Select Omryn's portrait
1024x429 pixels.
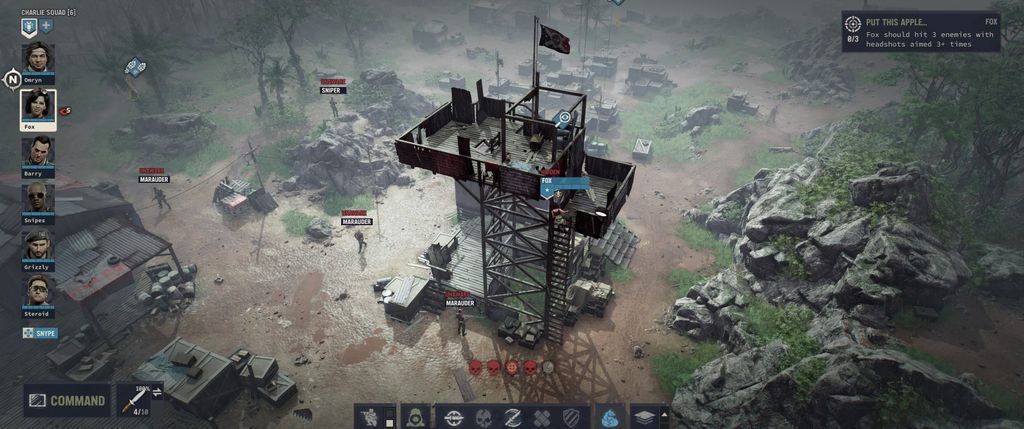[x=38, y=59]
